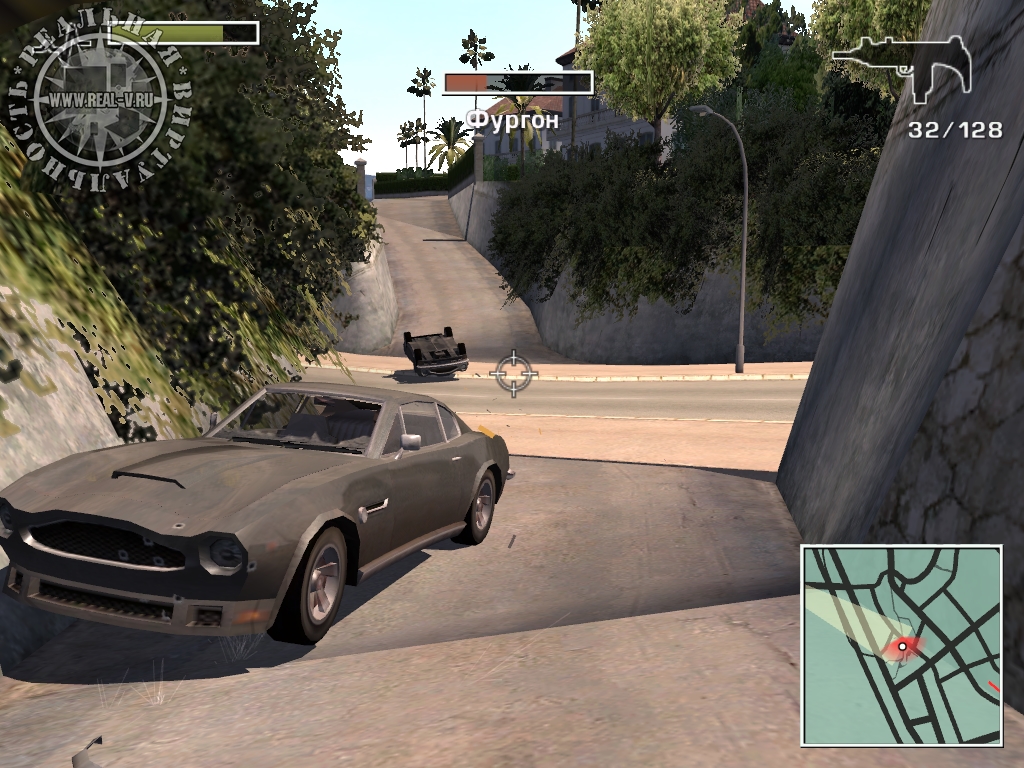Click the minimap in the corner
Screen dimensions: 1024x768
[x=901, y=645]
